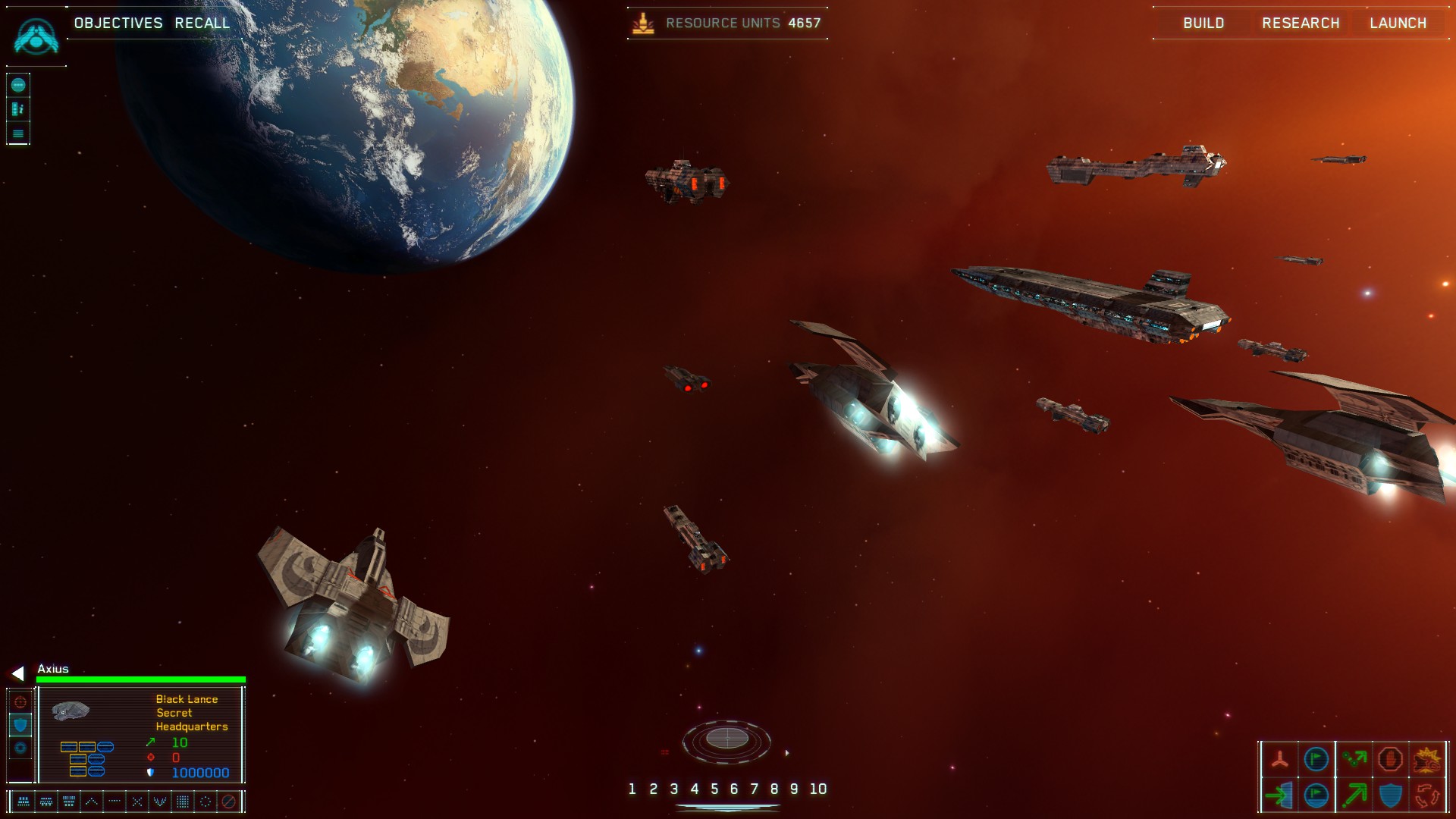Click the cyan faction emblem menu icon

(36, 36)
